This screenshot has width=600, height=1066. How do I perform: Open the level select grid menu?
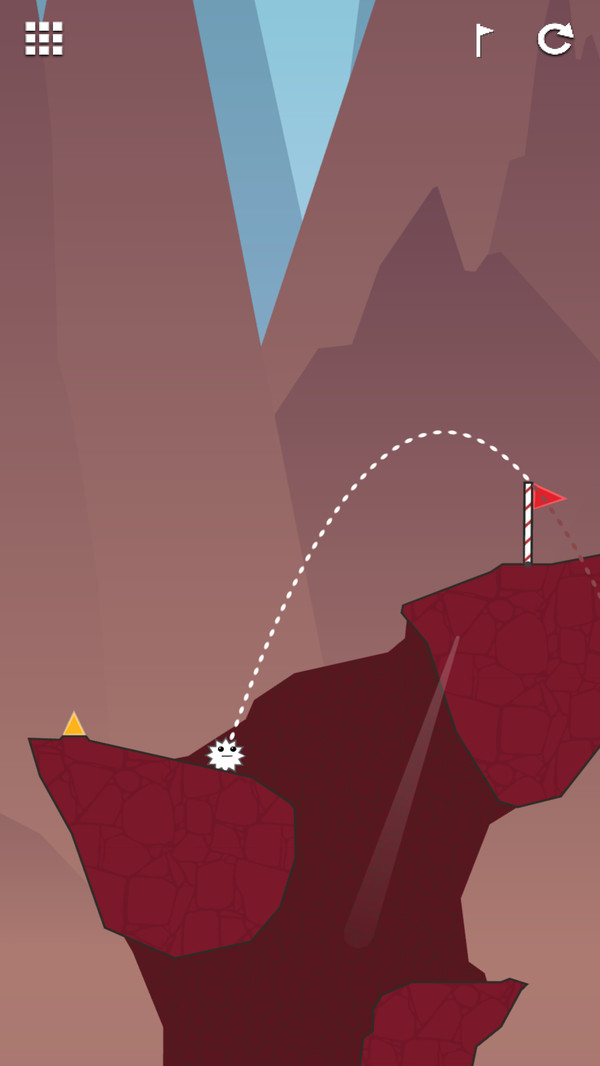click(x=44, y=39)
